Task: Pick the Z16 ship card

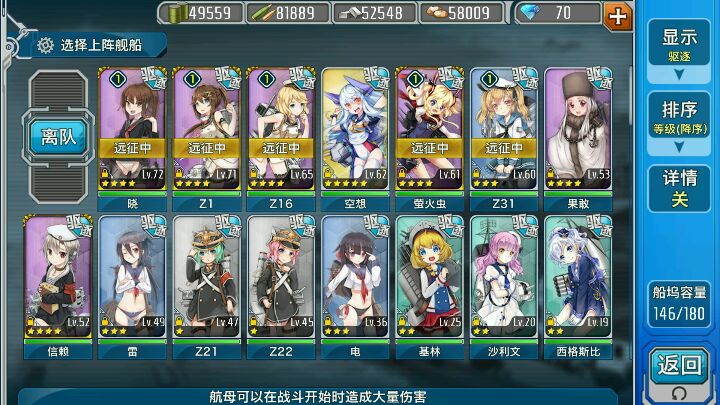Action: (x=281, y=130)
